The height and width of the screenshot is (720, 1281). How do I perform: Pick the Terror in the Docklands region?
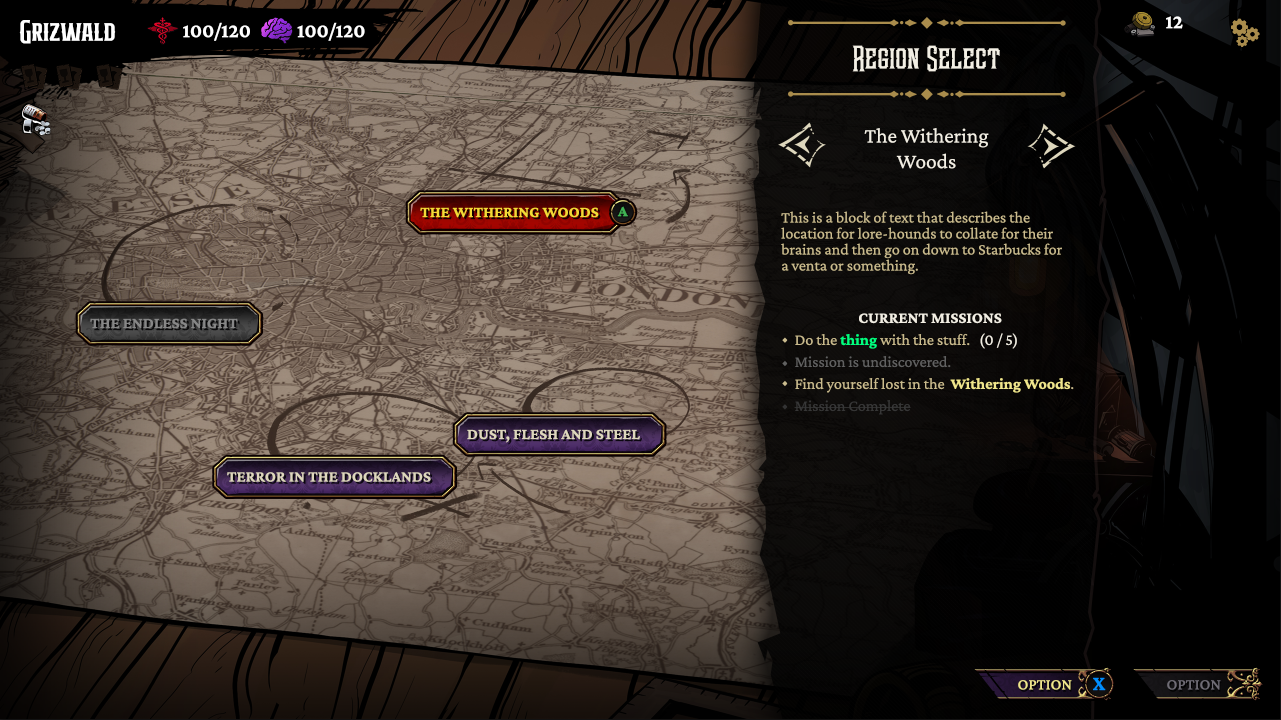click(333, 477)
